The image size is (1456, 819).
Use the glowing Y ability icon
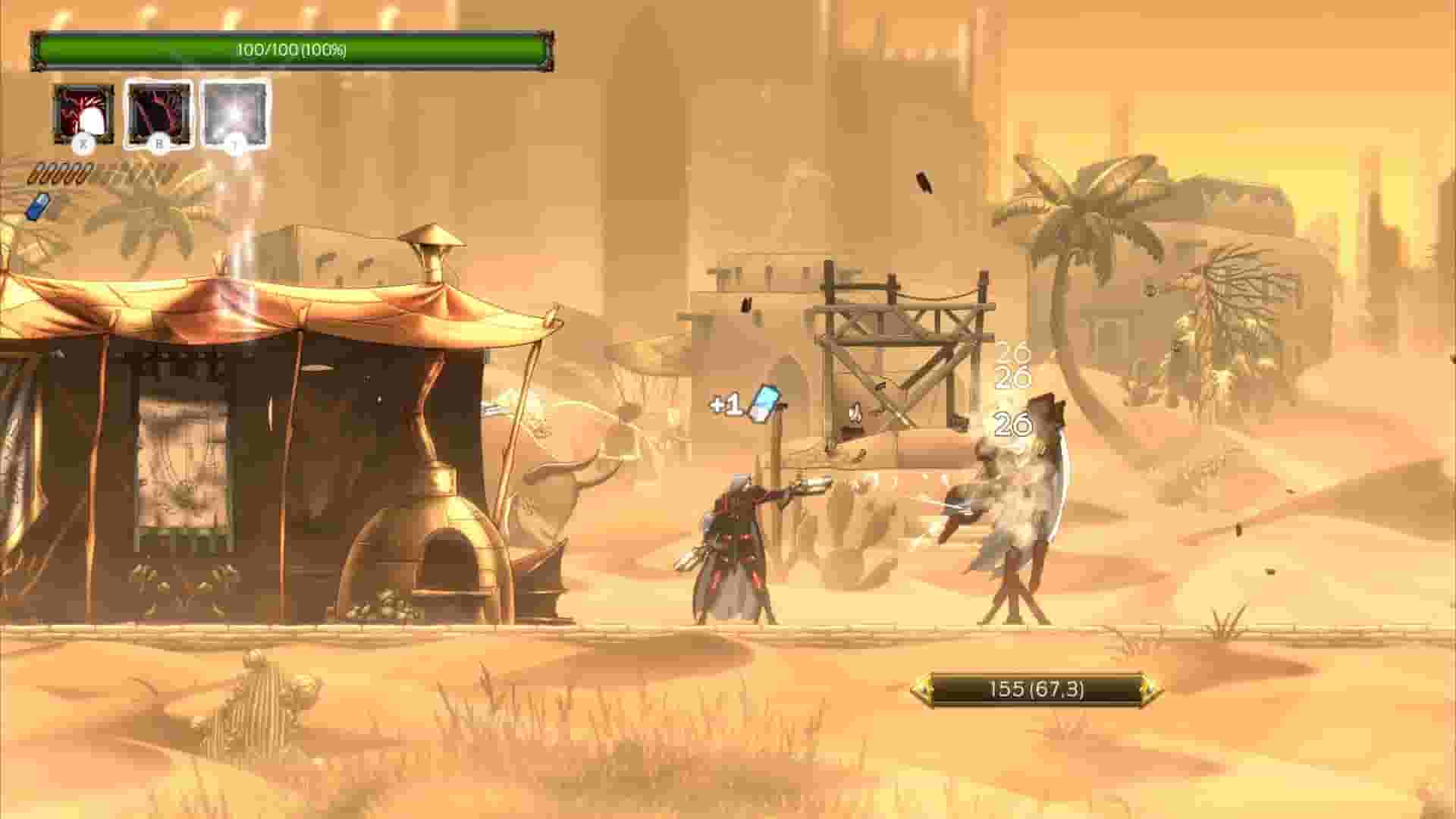(x=235, y=115)
